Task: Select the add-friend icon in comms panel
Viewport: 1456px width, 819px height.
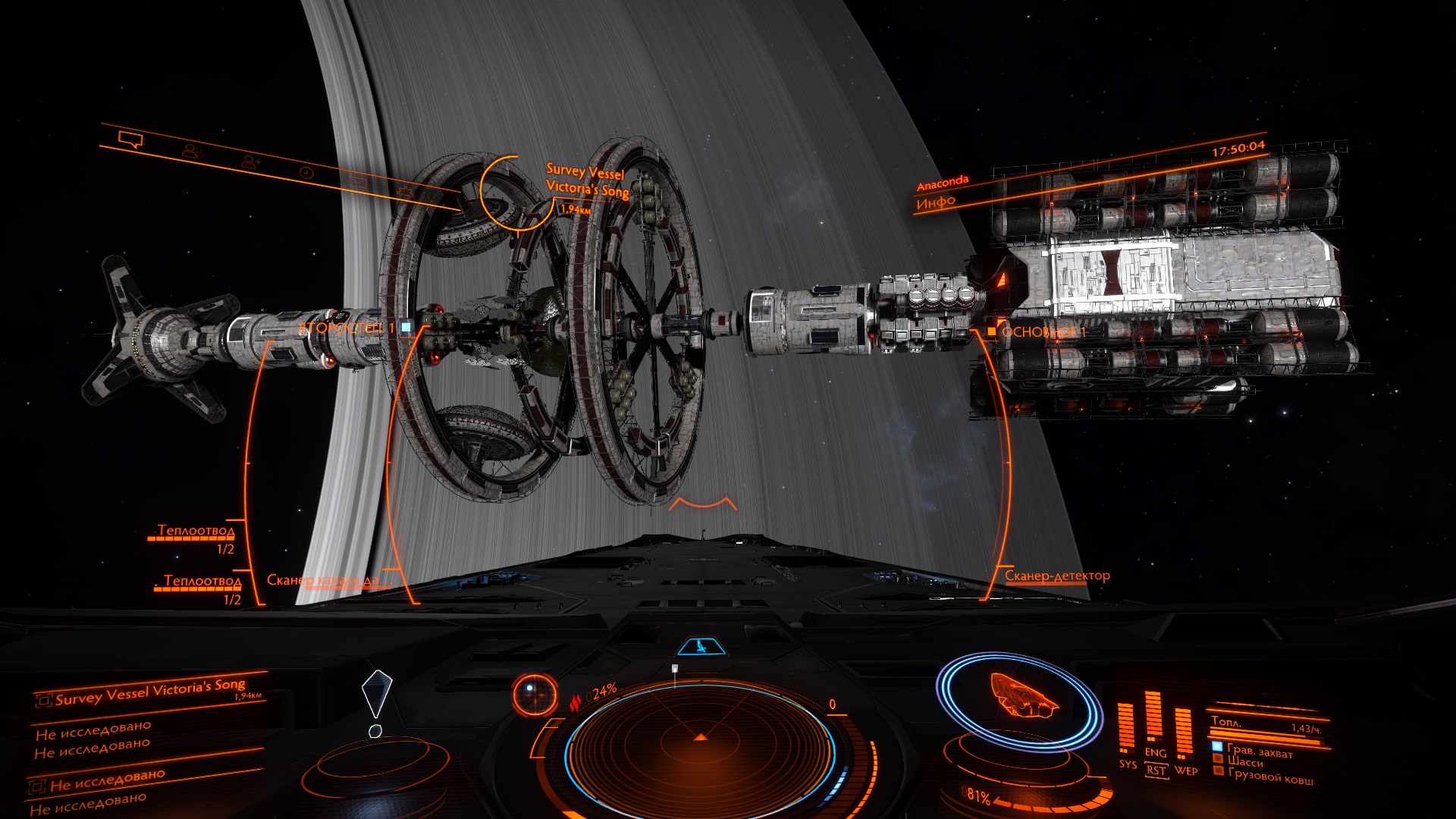Action: tap(250, 161)
